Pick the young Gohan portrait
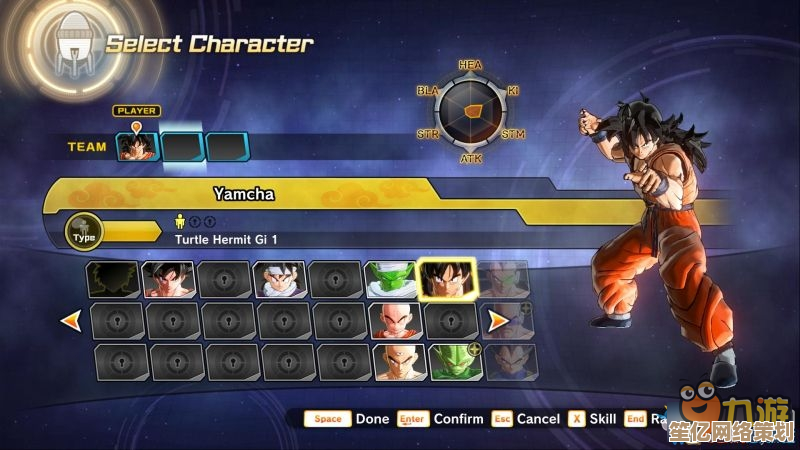The image size is (800, 450). pos(279,280)
